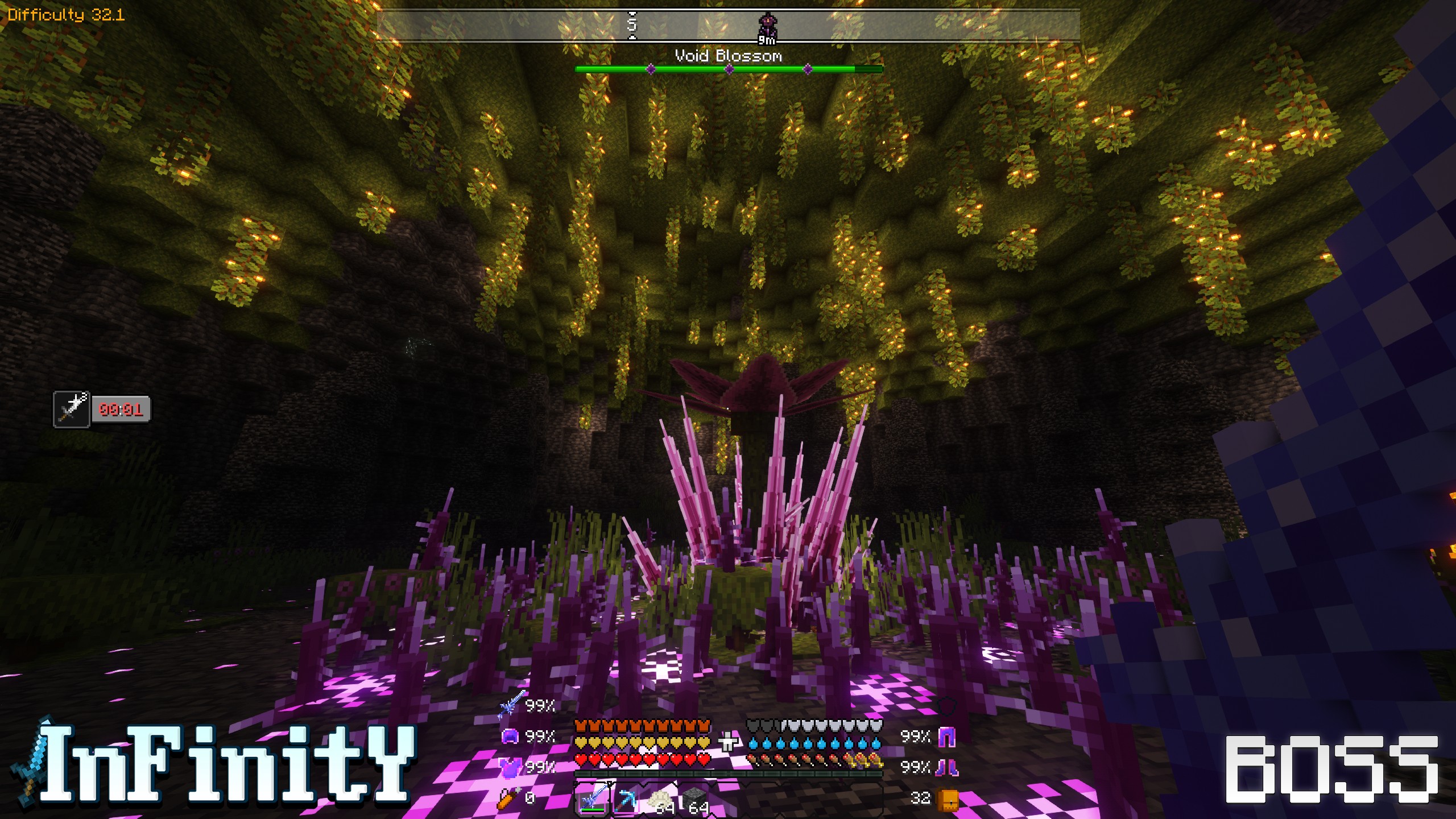Click the sword durability icon

[x=510, y=706]
